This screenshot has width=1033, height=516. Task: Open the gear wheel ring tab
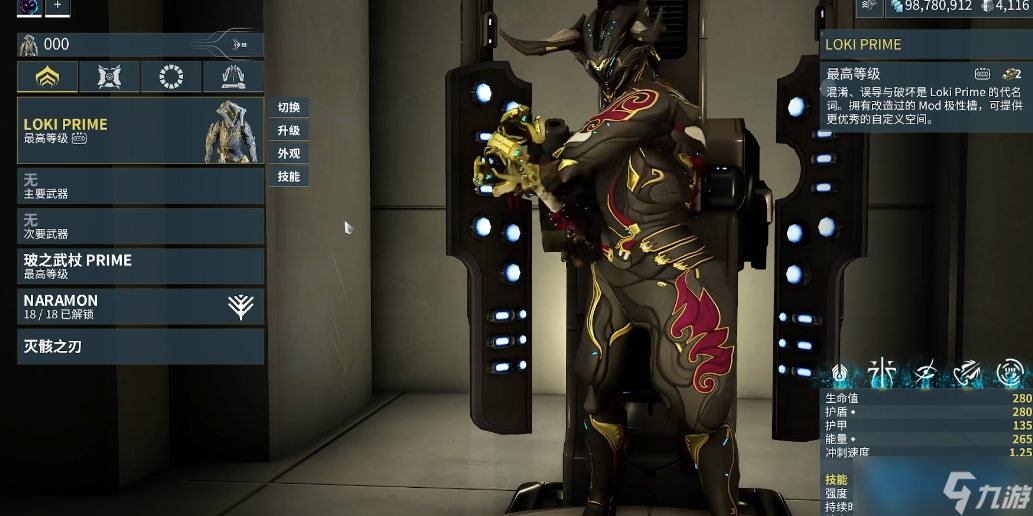coord(171,76)
